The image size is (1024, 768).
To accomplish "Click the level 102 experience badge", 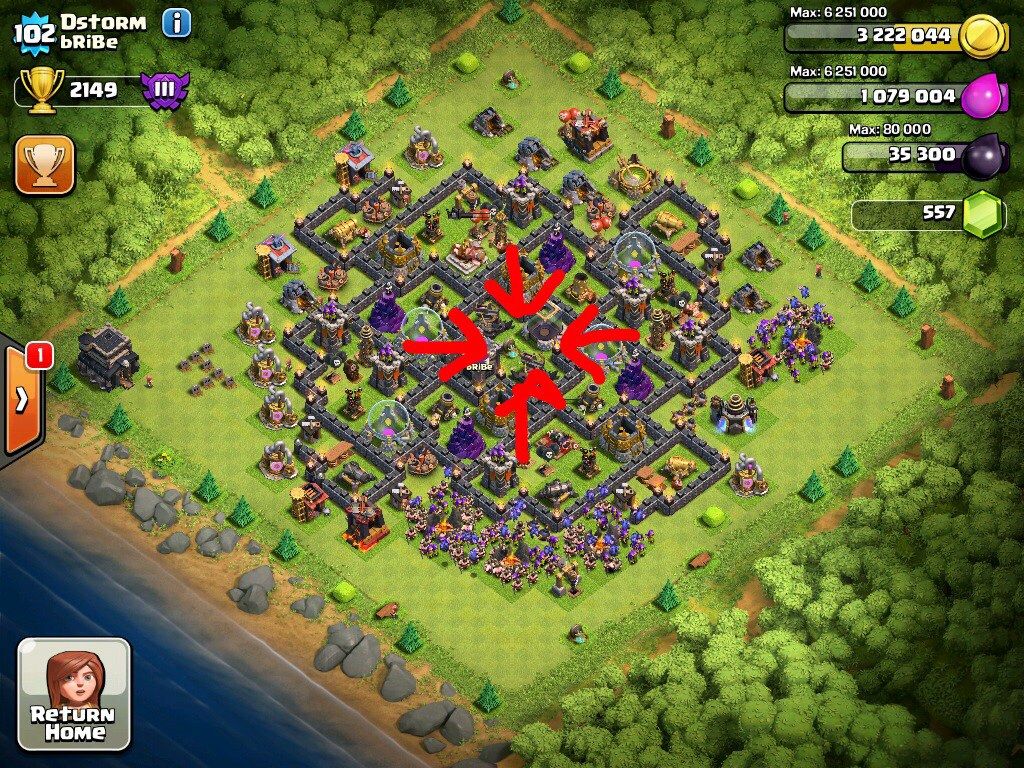I will pyautogui.click(x=33, y=33).
